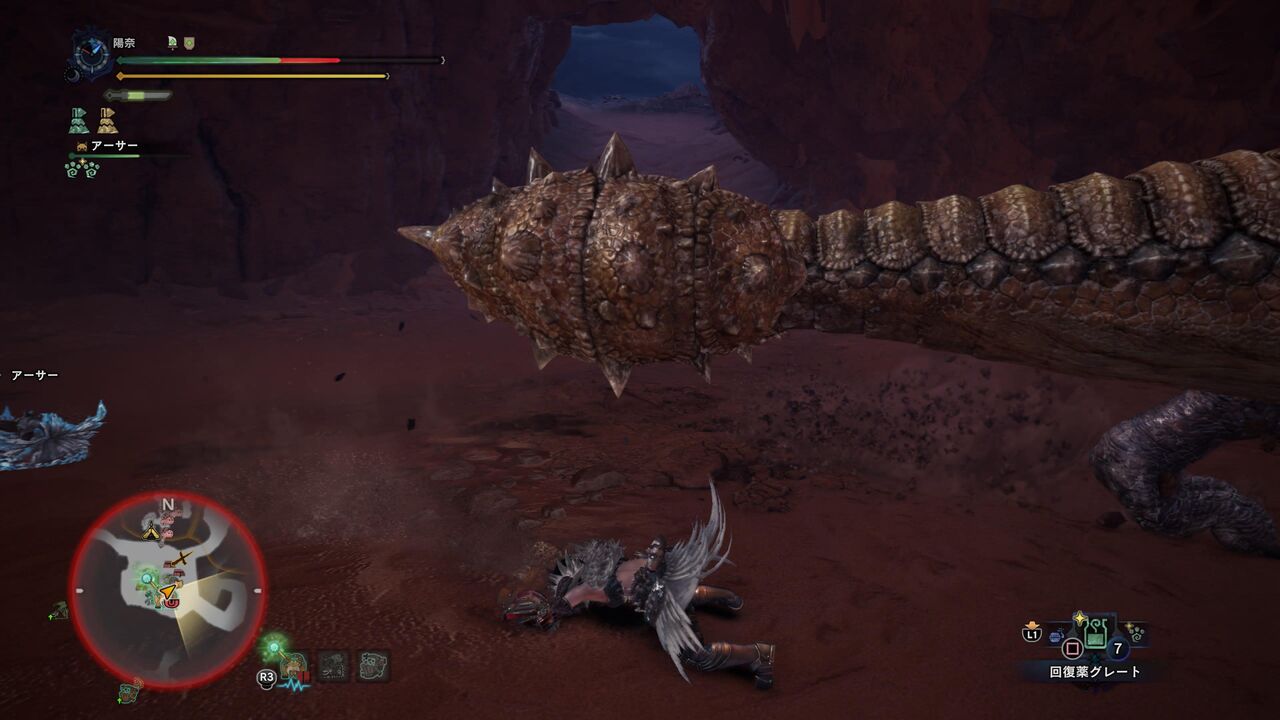Viewport: 1280px width, 720px height.
Task: Select the rightmost monster icon in tracker row
Action: 374,665
